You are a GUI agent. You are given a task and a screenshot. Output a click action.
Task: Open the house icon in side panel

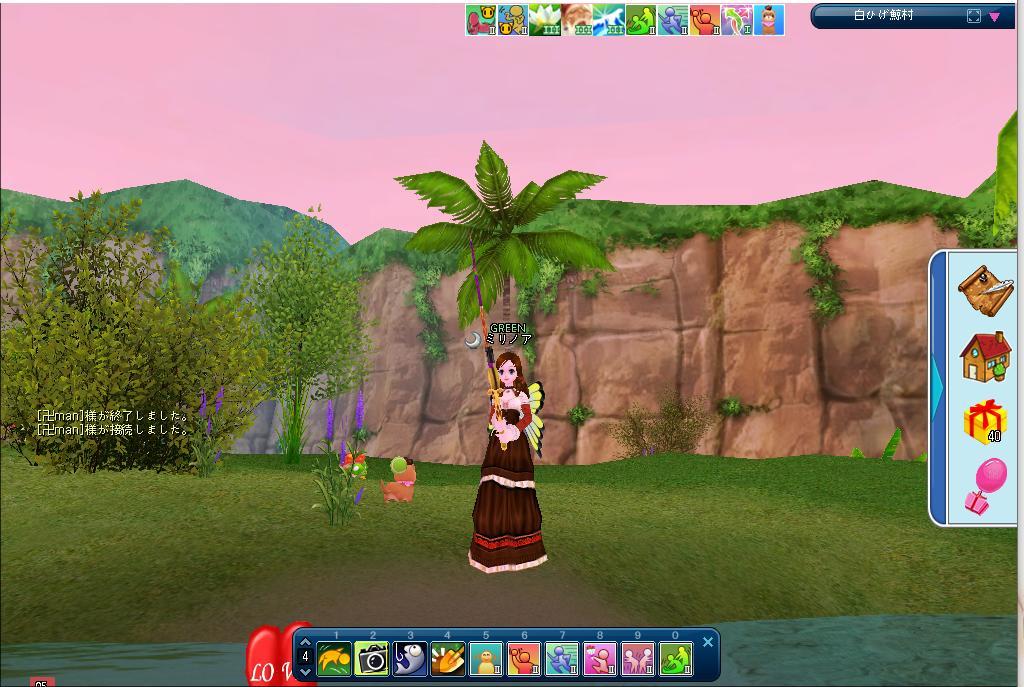click(985, 357)
